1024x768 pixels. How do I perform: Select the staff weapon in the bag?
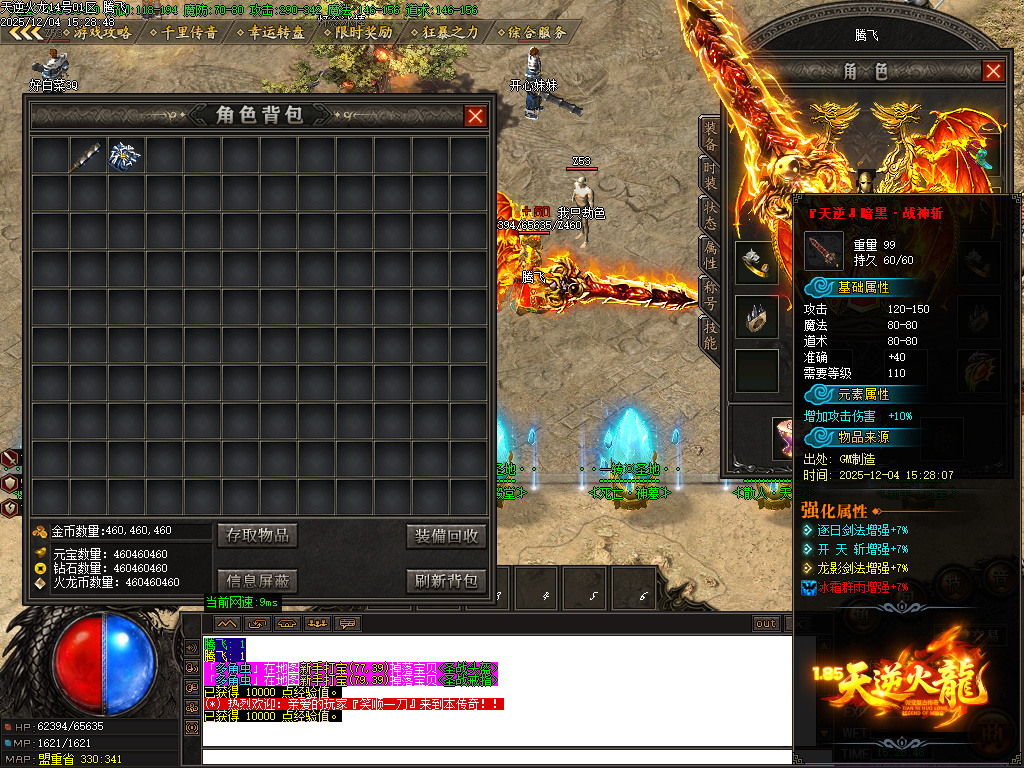pyautogui.click(x=88, y=155)
